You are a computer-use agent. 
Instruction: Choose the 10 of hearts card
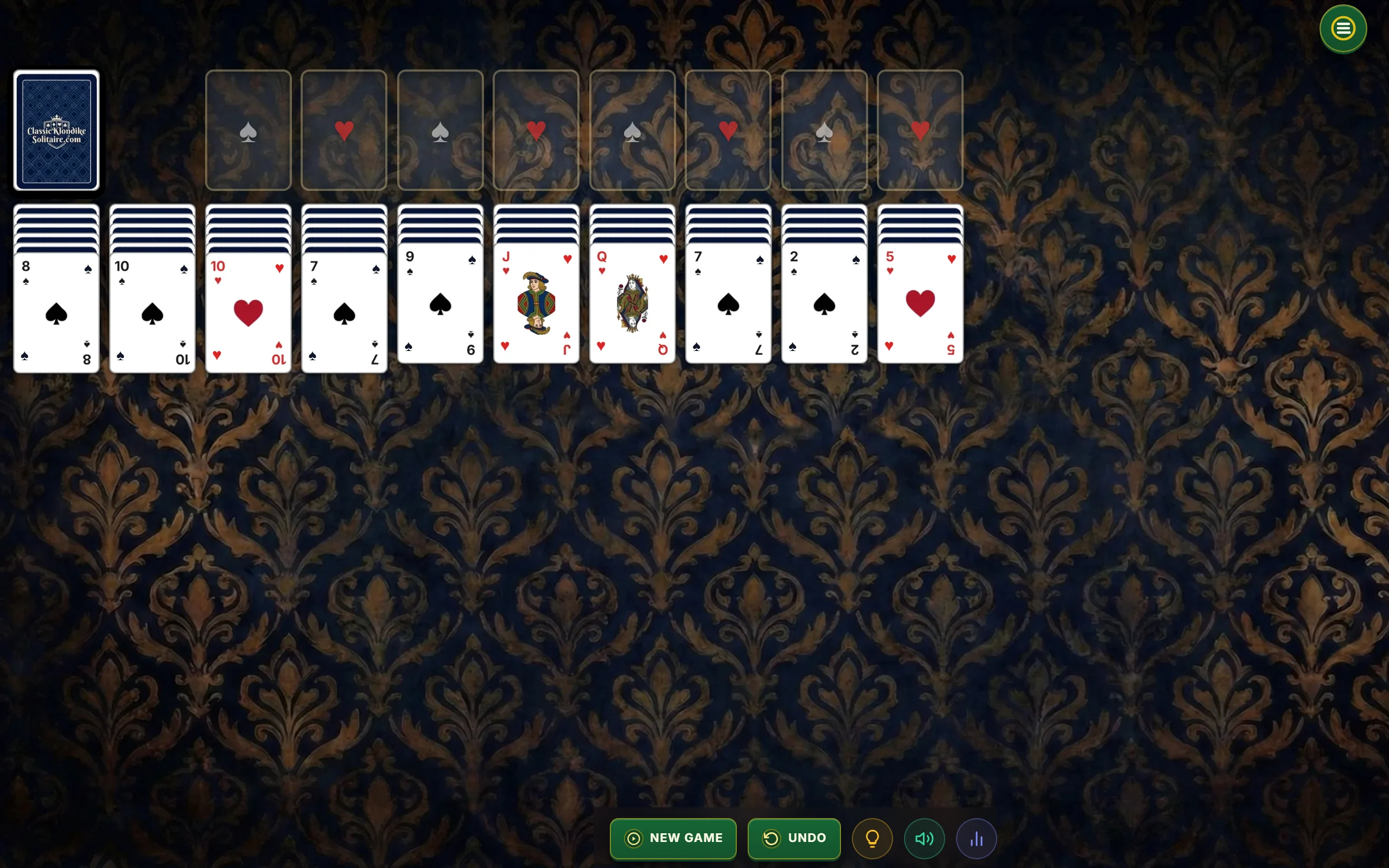click(248, 314)
